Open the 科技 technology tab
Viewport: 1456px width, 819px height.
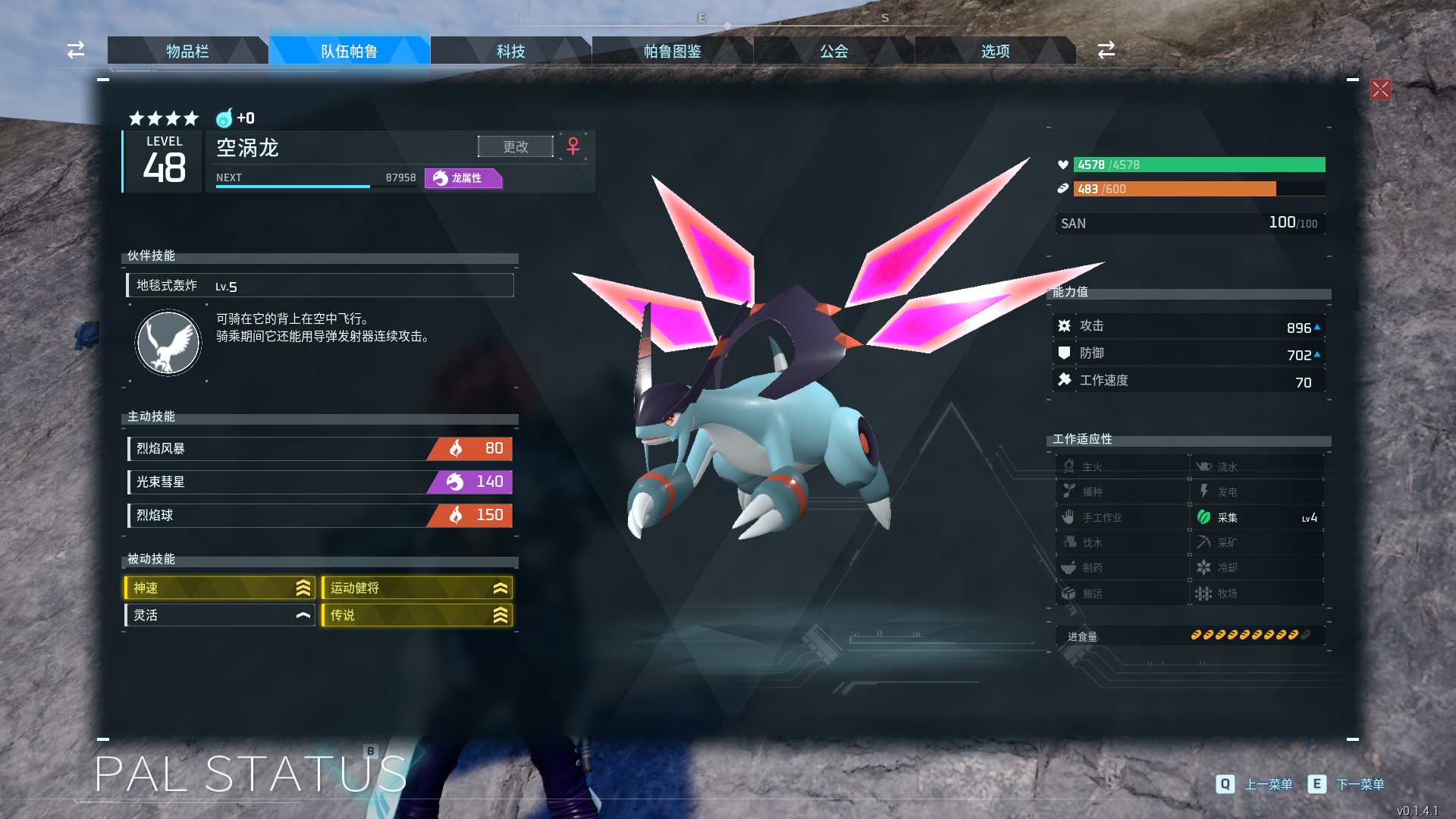(510, 51)
